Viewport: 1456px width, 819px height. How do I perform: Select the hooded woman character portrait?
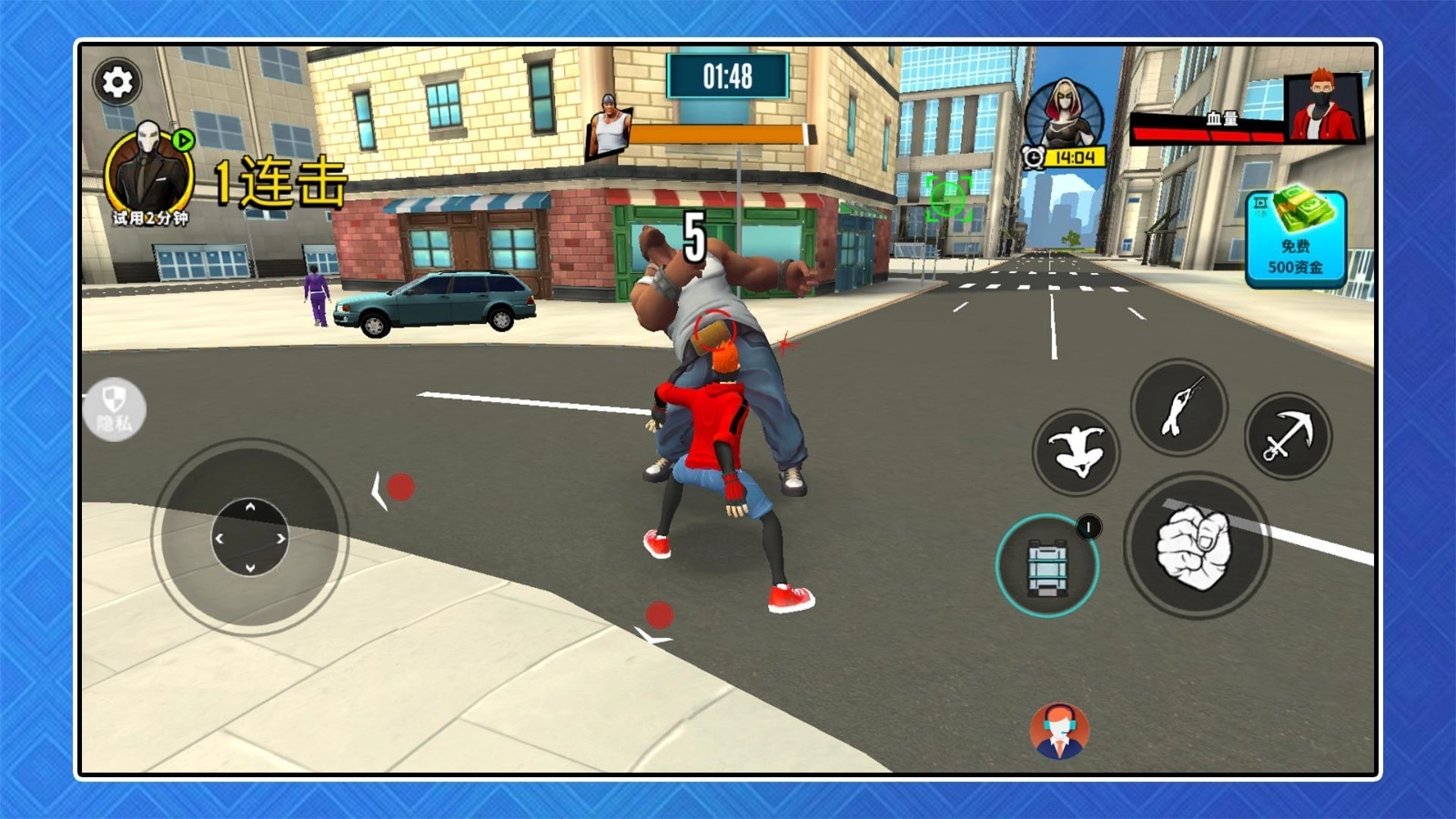[x=1064, y=116]
